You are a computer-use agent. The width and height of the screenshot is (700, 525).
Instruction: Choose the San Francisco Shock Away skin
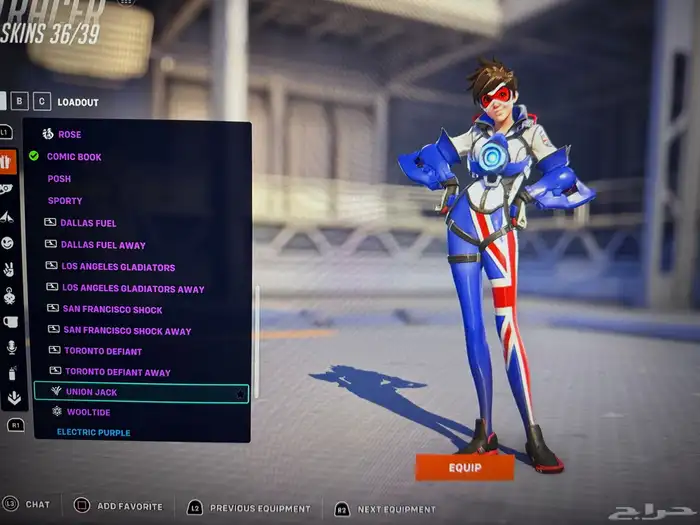coord(127,331)
